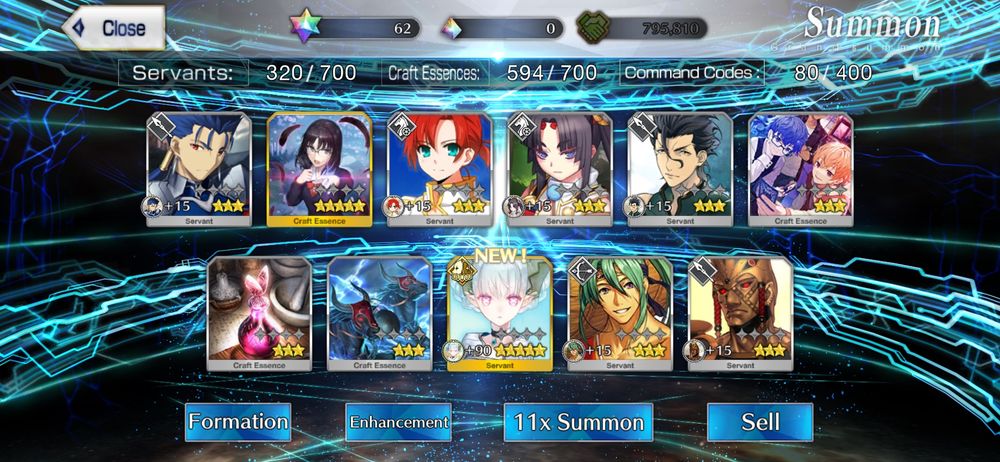Go to the Enhancement screen
This screenshot has width=1000, height=462.
coord(398,422)
